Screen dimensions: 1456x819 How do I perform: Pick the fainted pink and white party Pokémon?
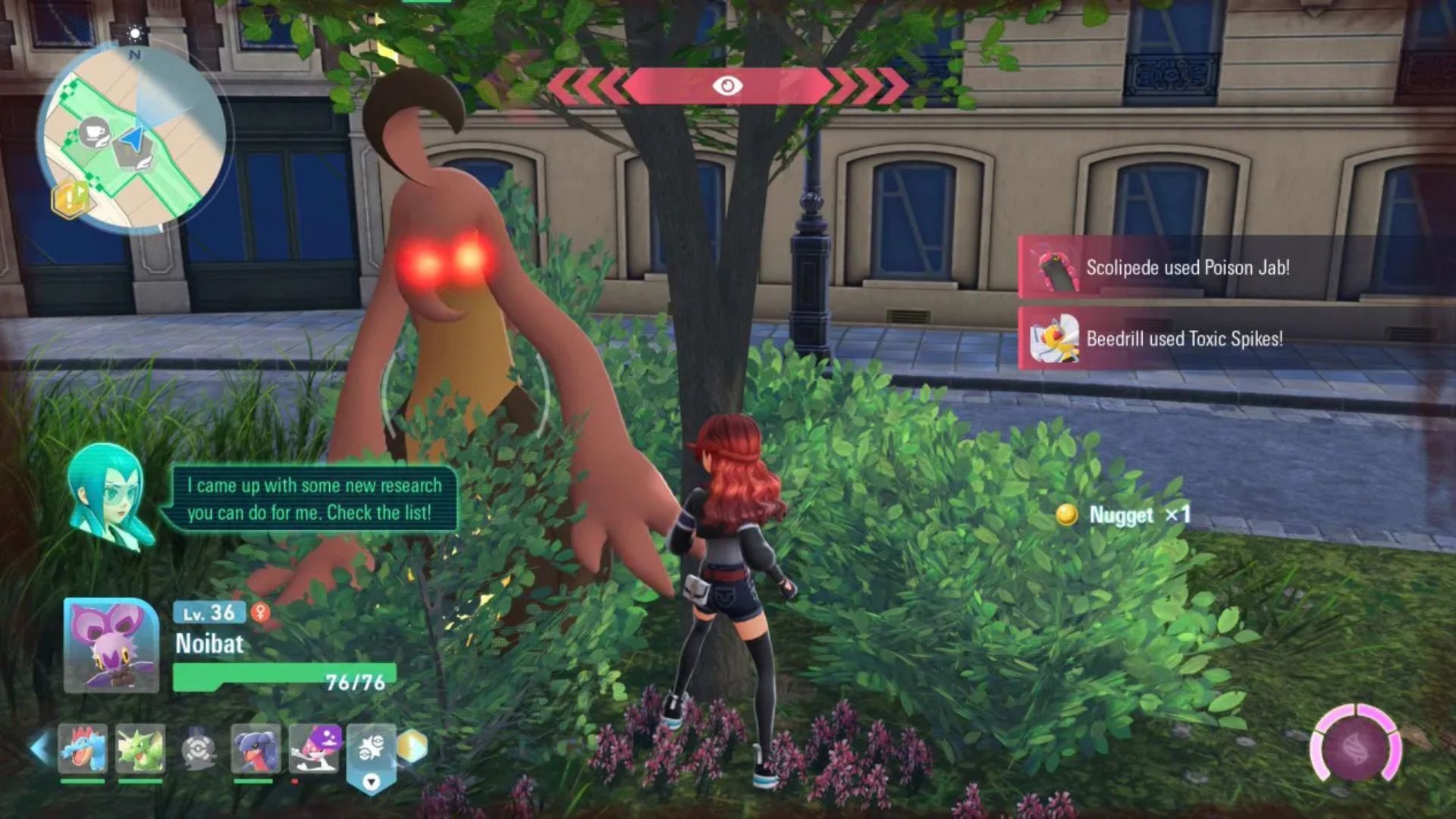[314, 749]
